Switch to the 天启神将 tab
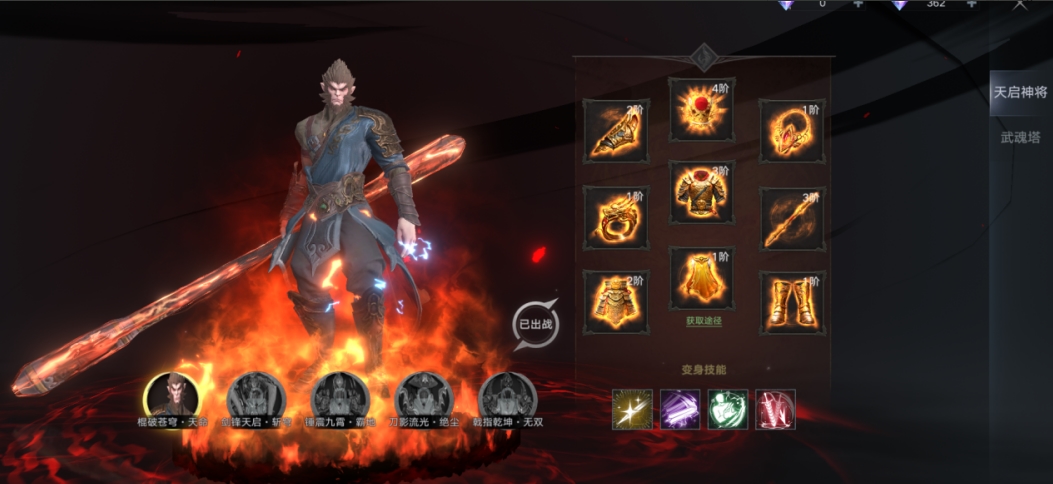The width and height of the screenshot is (1053, 484). [1020, 93]
